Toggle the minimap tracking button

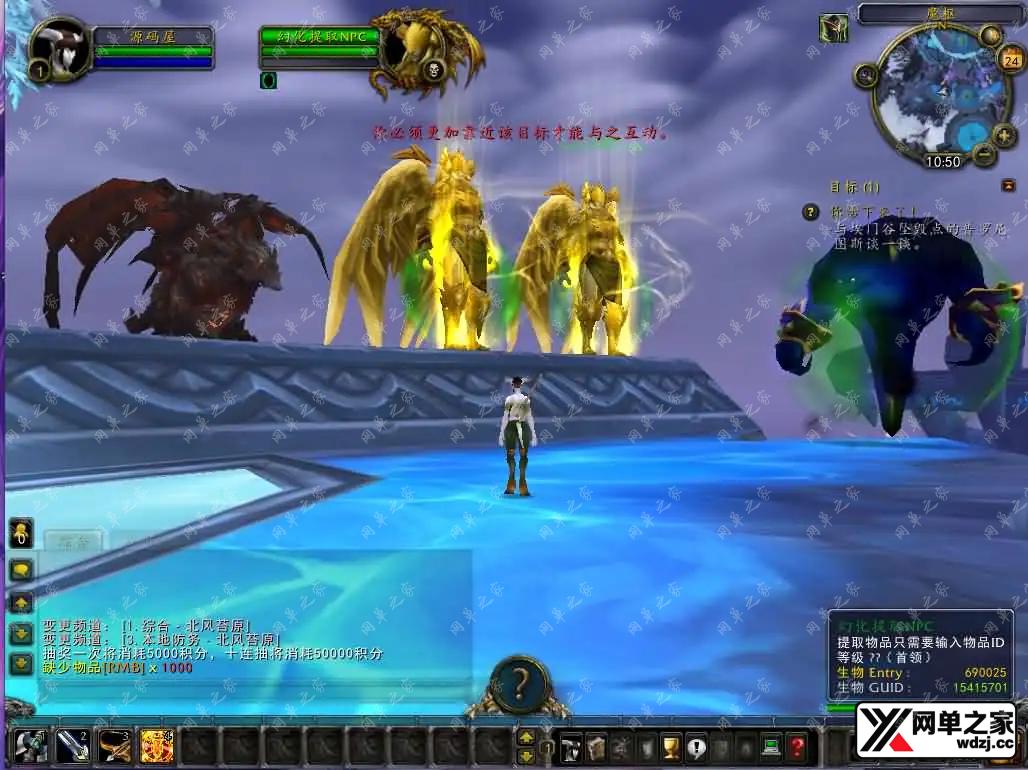pos(866,74)
